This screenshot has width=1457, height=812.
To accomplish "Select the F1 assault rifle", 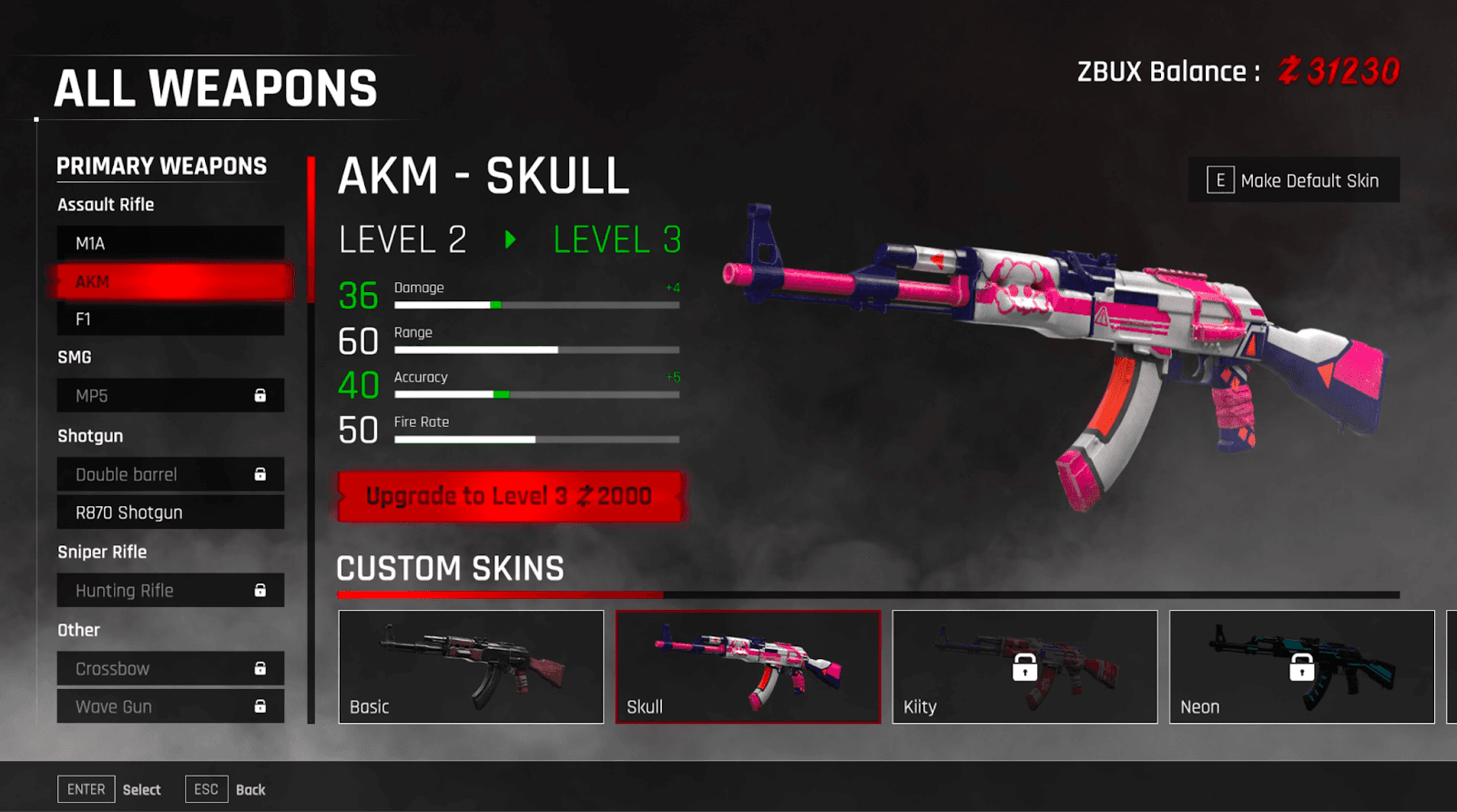I will point(170,320).
